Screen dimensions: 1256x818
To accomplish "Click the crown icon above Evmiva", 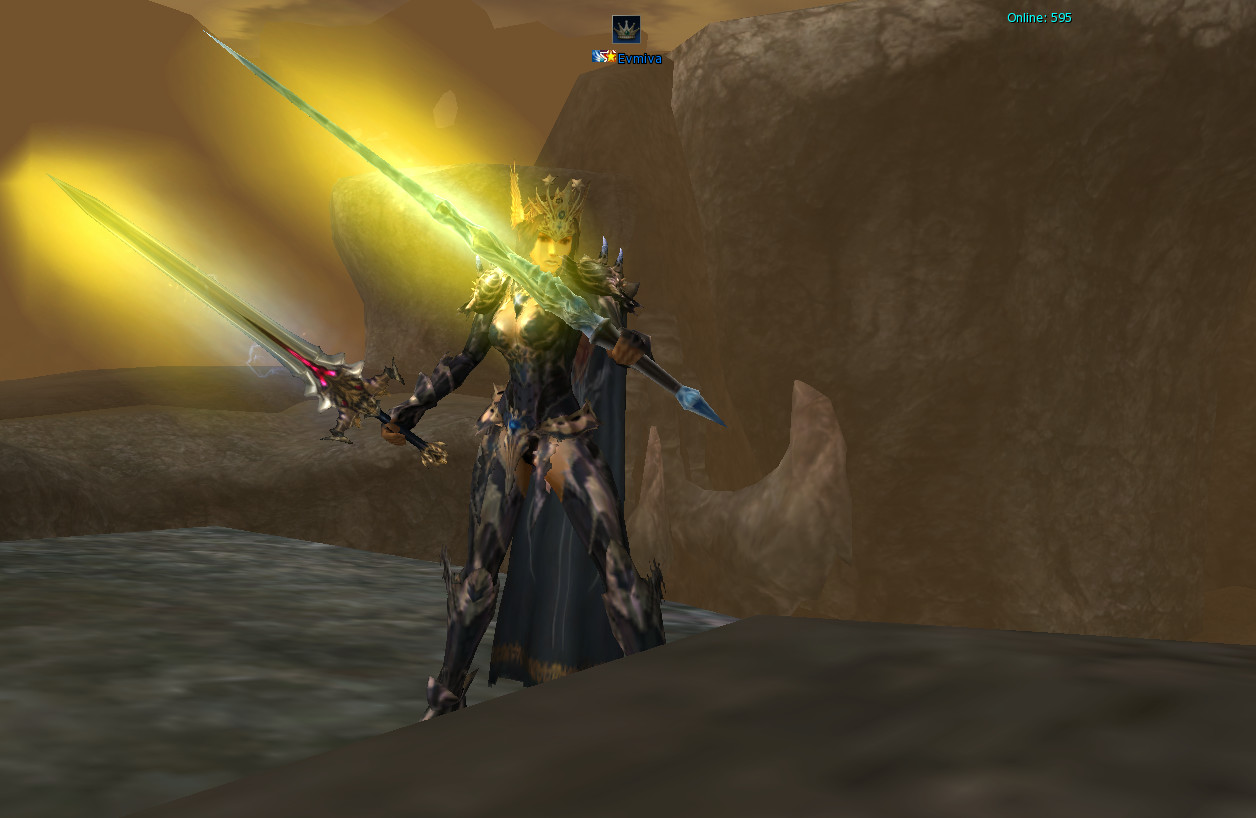I will [626, 29].
